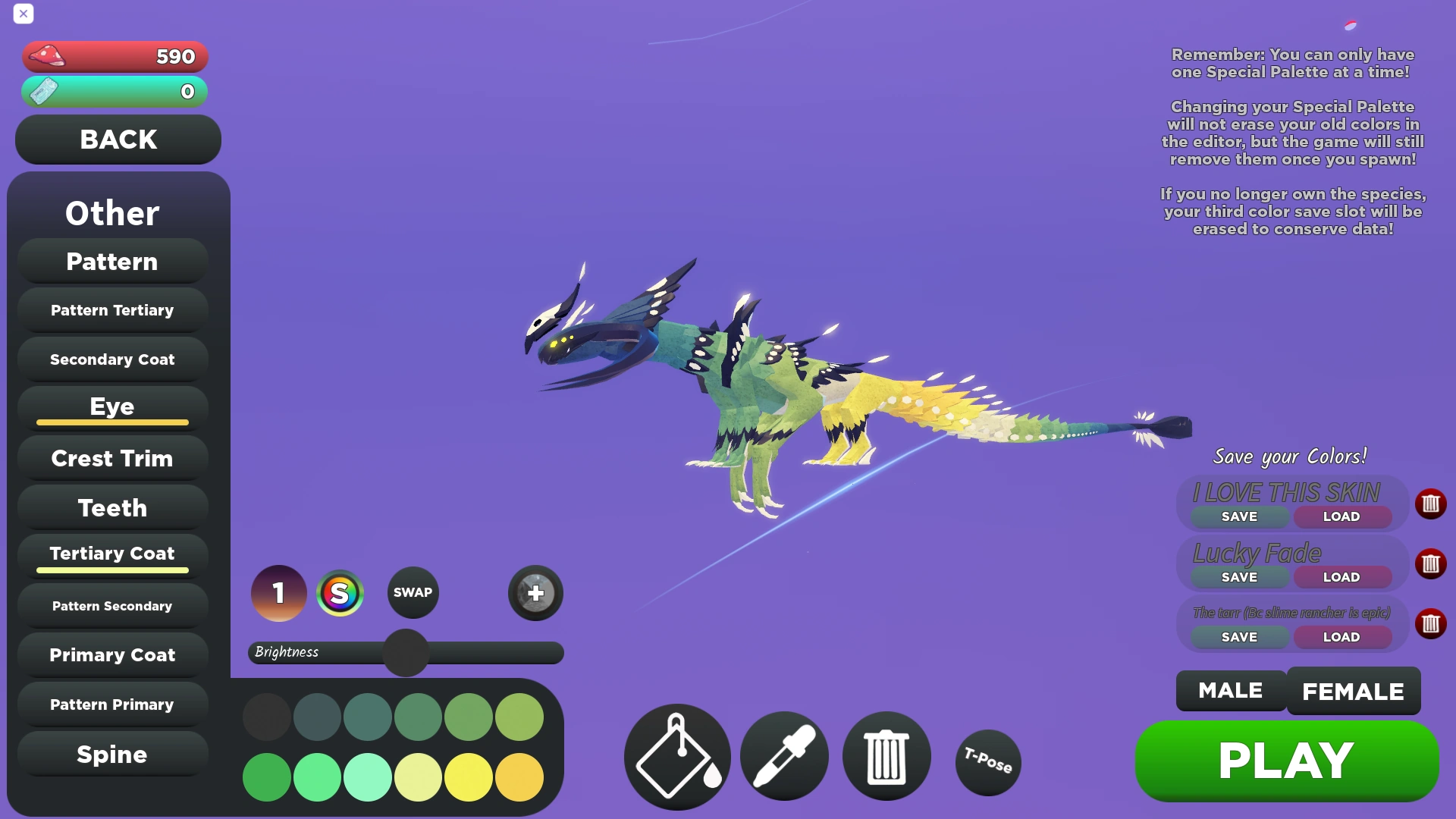This screenshot has height=819, width=1456.
Task: Select the MALE gender option
Action: pyautogui.click(x=1229, y=690)
